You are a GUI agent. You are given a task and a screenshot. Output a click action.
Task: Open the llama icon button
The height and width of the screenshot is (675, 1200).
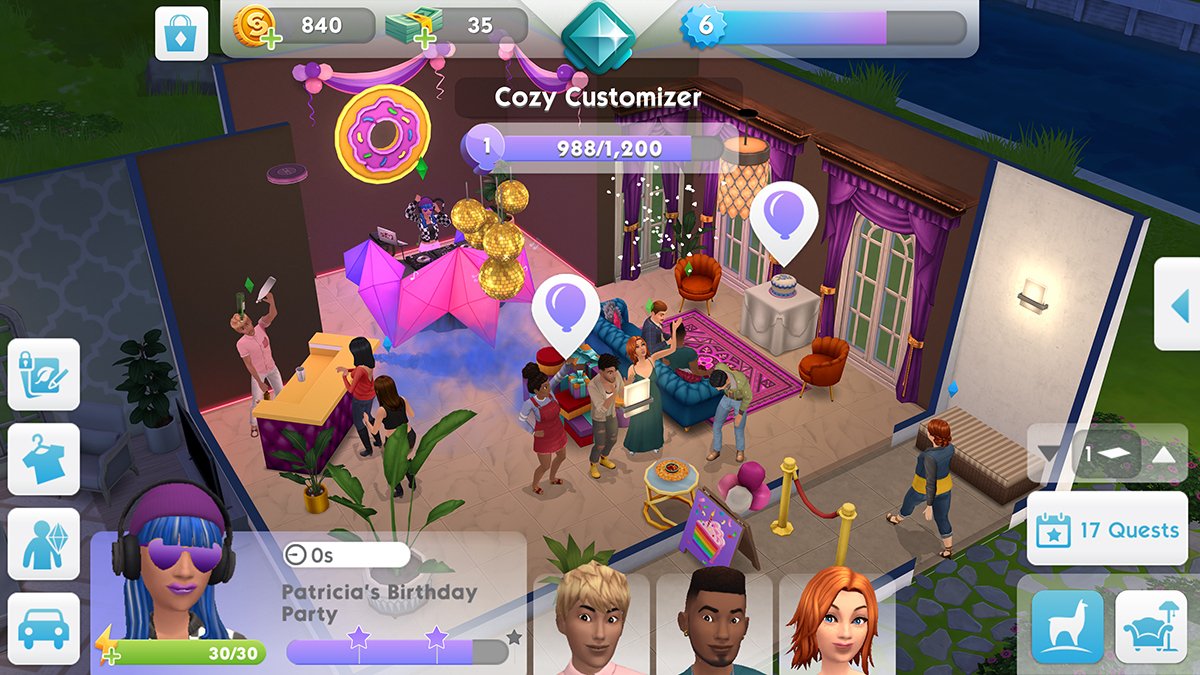pyautogui.click(x=1067, y=626)
